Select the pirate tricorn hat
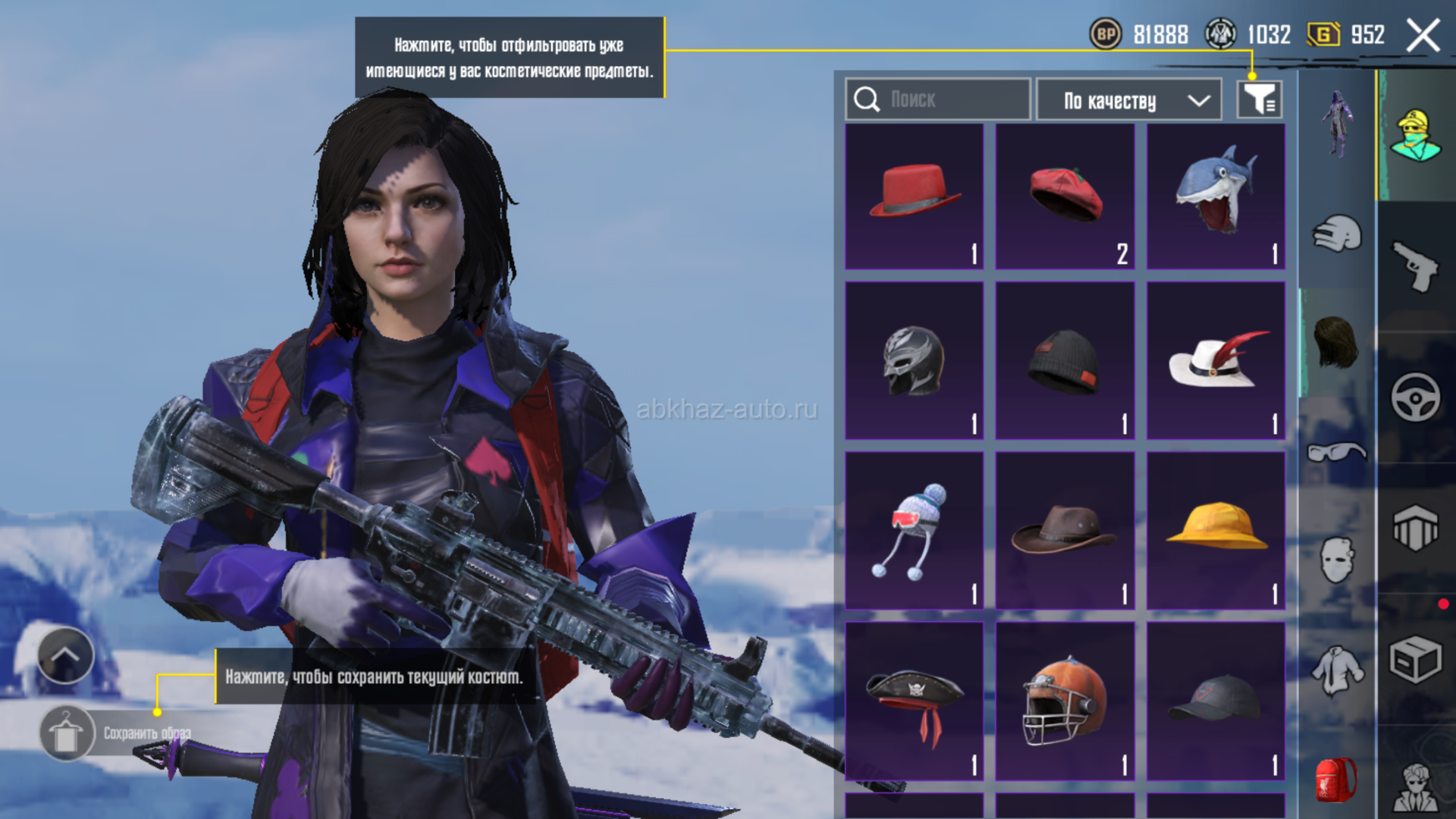The image size is (1456, 819). [x=914, y=701]
